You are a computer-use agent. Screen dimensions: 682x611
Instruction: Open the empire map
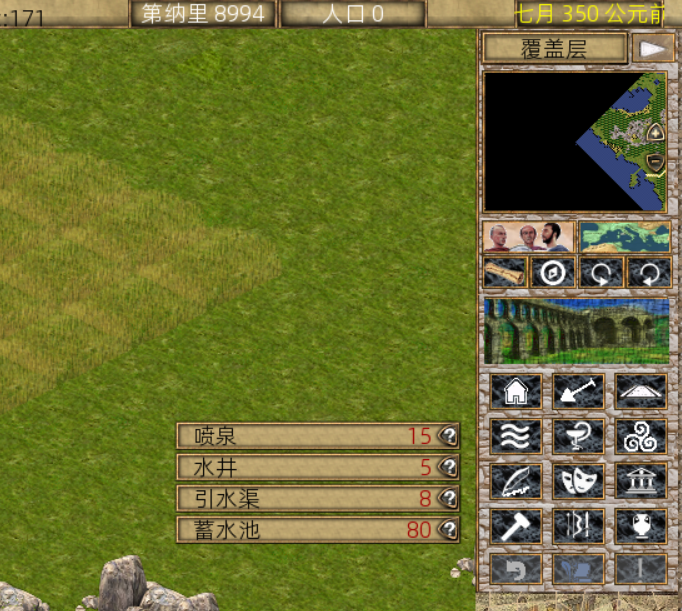pos(625,238)
